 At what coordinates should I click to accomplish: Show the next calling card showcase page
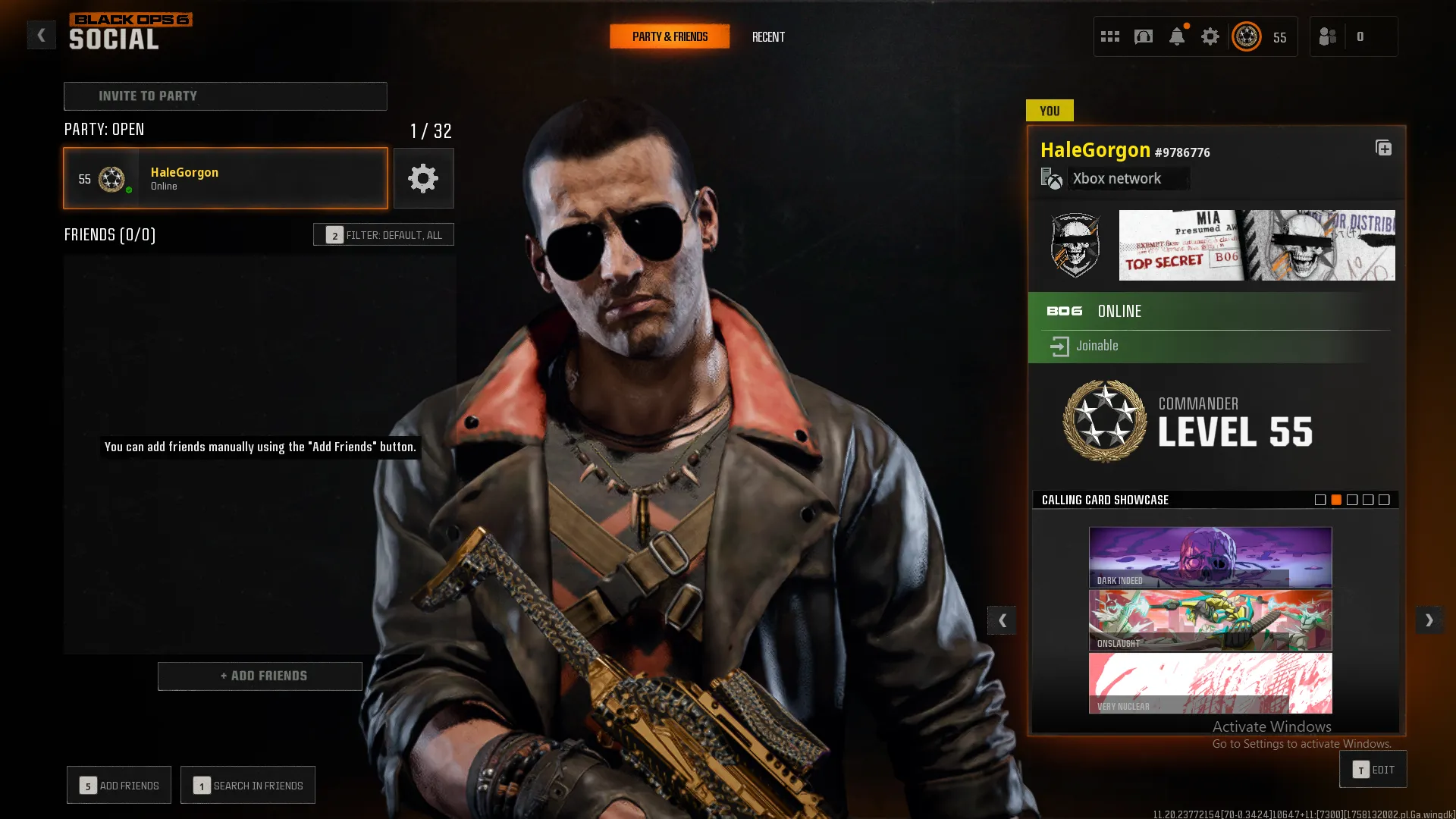coord(1429,620)
